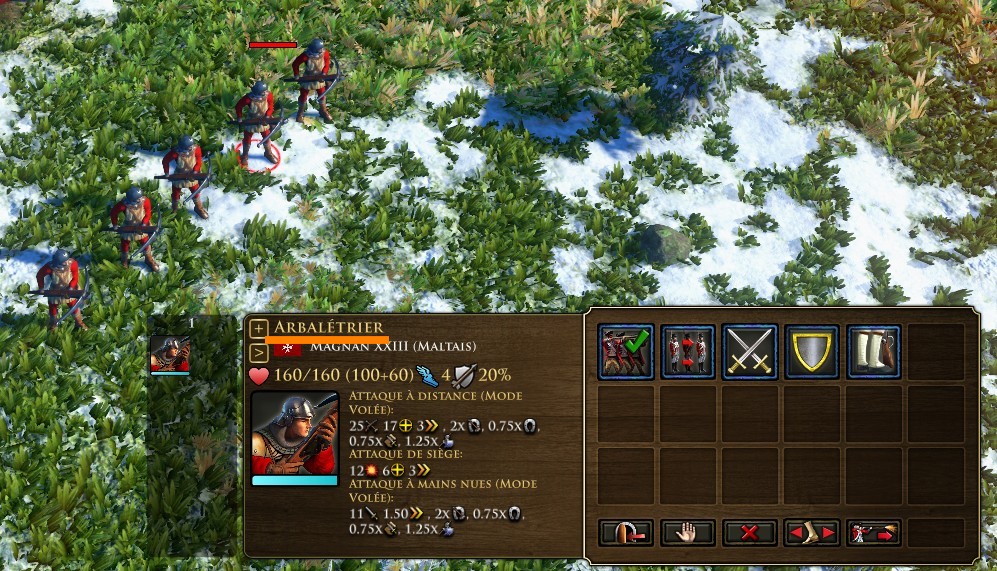Screen dimensions: 997x571
Task: Click the firing soldier with arrow button
Action: [873, 533]
